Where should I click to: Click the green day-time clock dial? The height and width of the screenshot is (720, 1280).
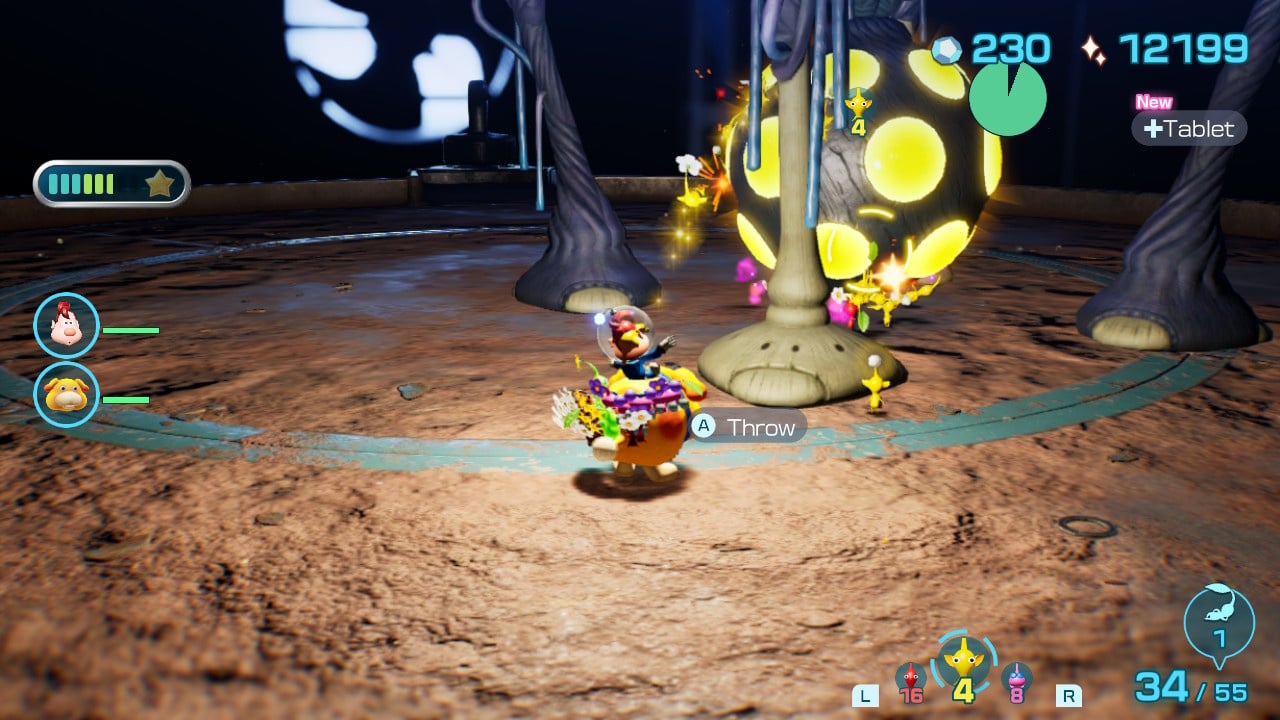coord(1007,98)
